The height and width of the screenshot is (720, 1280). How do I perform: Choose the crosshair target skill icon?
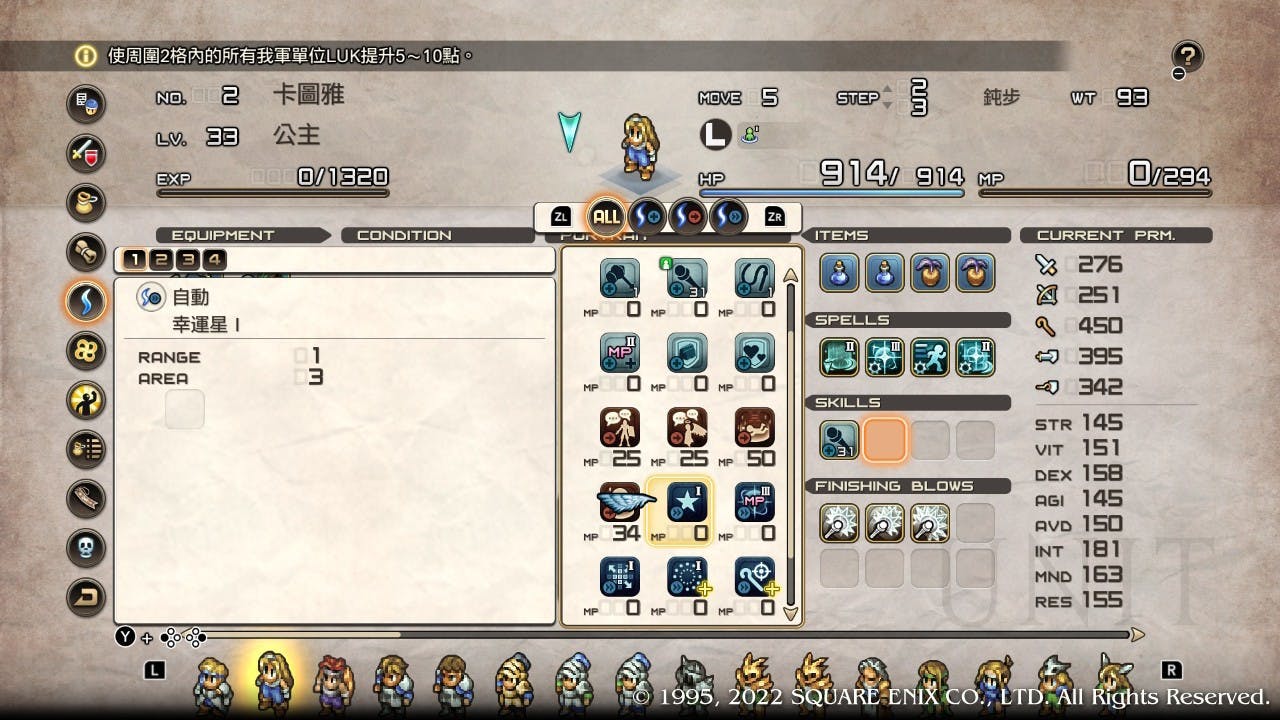click(x=755, y=577)
